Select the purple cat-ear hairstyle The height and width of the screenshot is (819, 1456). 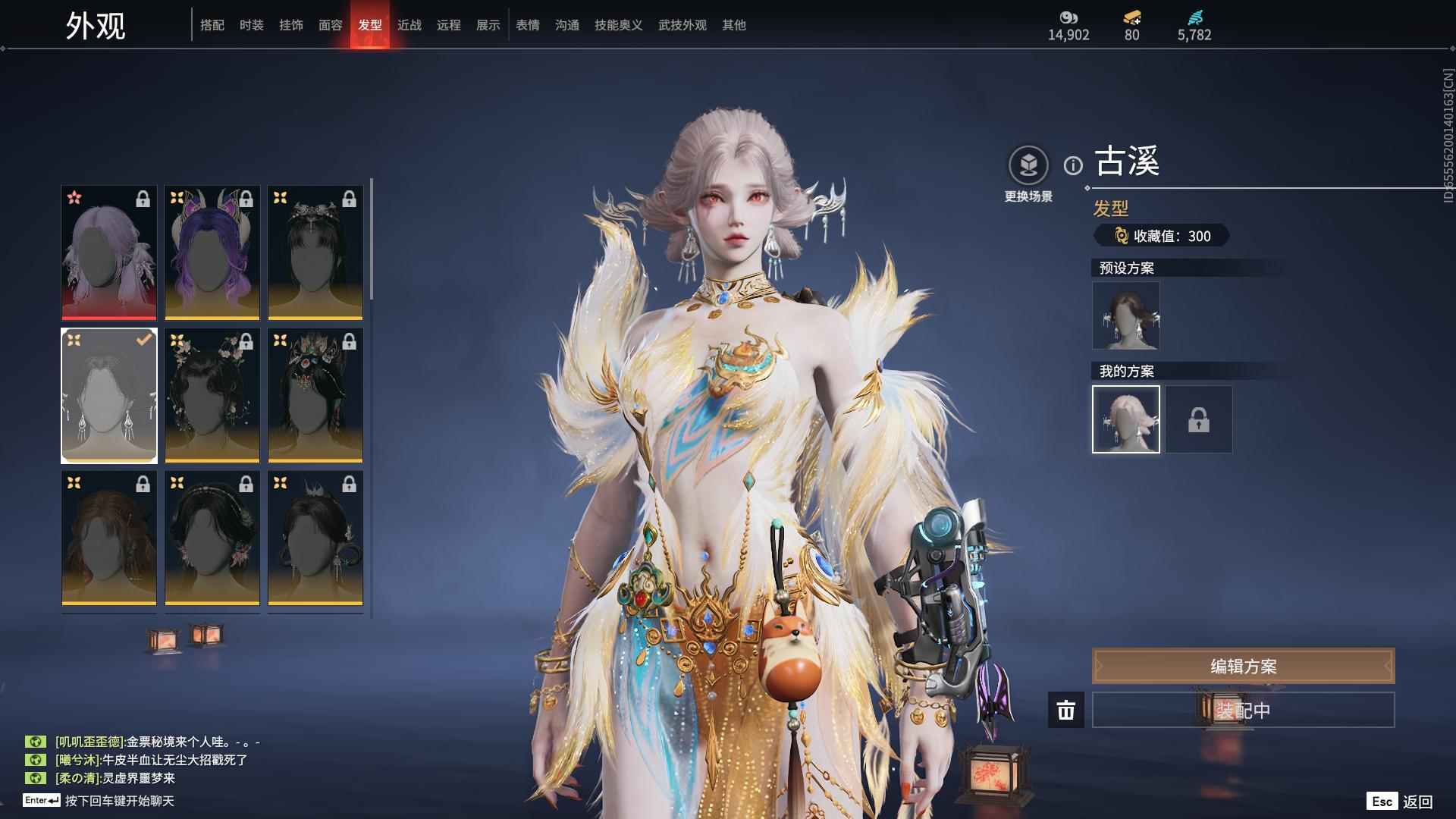(212, 253)
